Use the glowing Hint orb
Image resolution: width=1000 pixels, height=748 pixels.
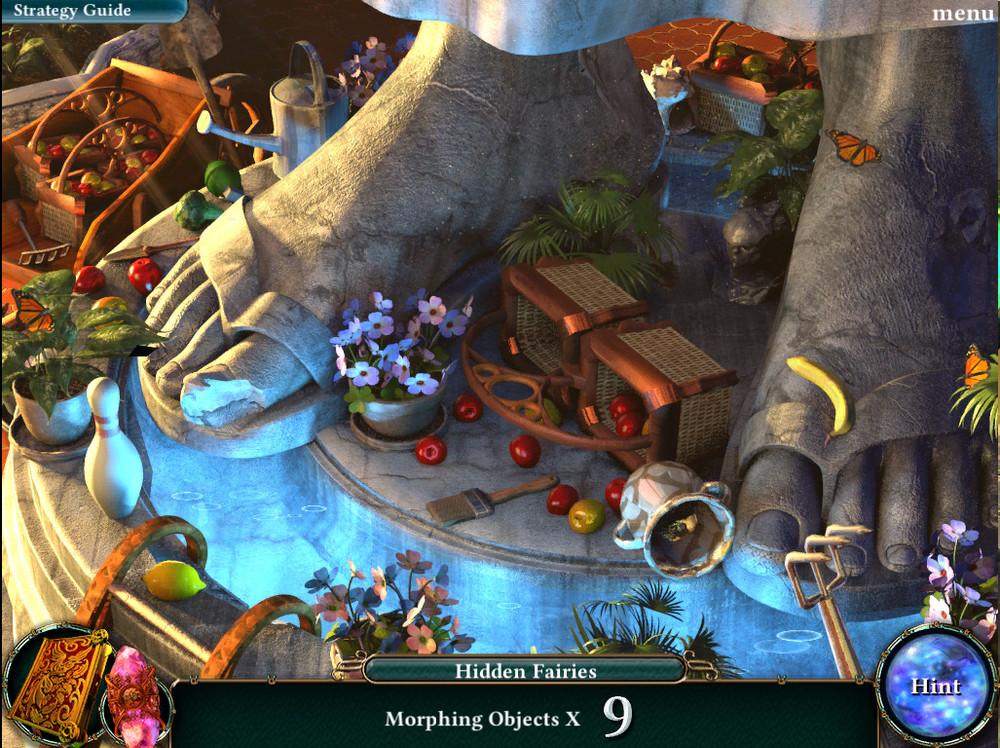935,686
